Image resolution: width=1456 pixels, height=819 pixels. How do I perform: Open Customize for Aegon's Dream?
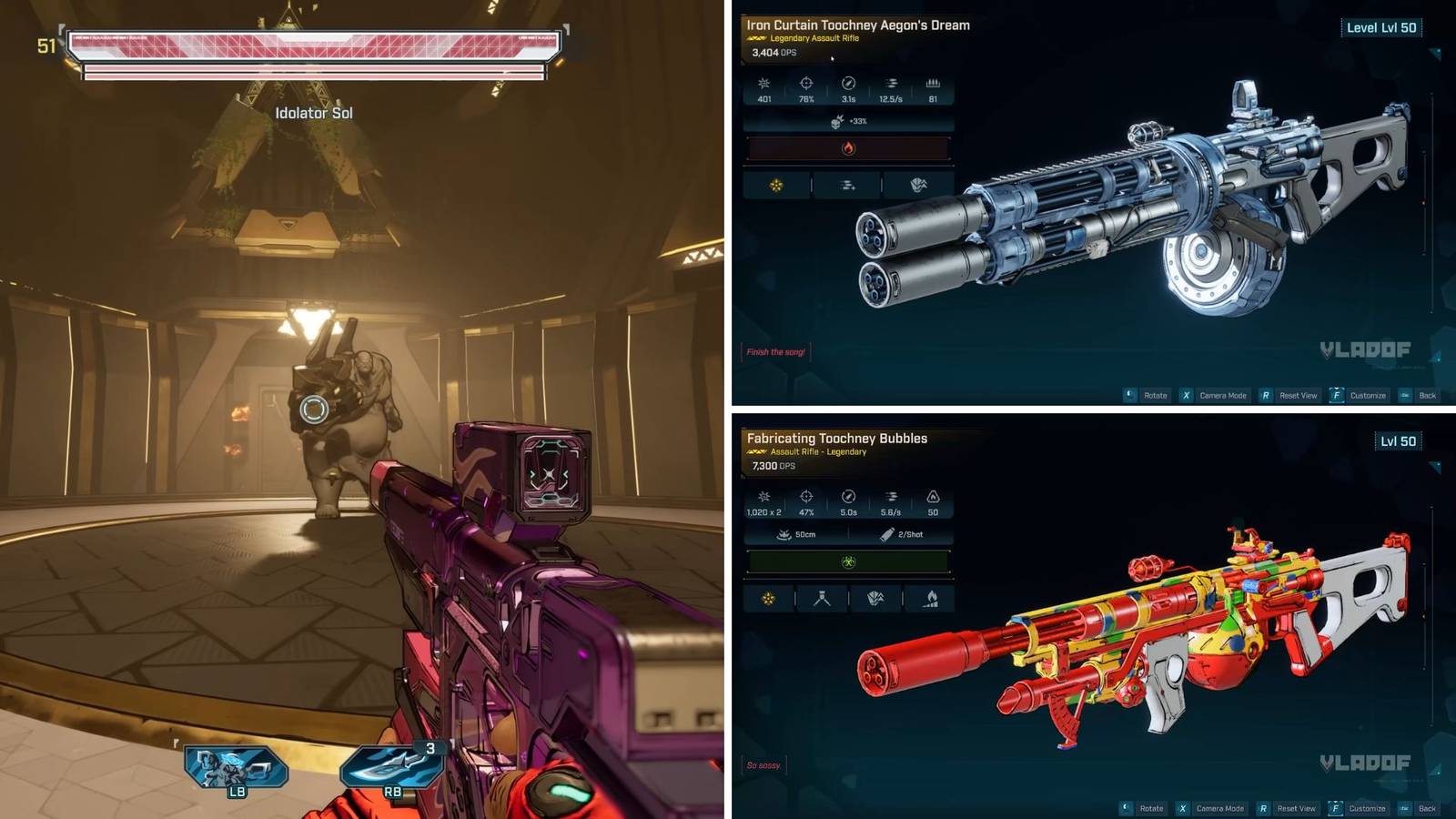(x=1369, y=395)
